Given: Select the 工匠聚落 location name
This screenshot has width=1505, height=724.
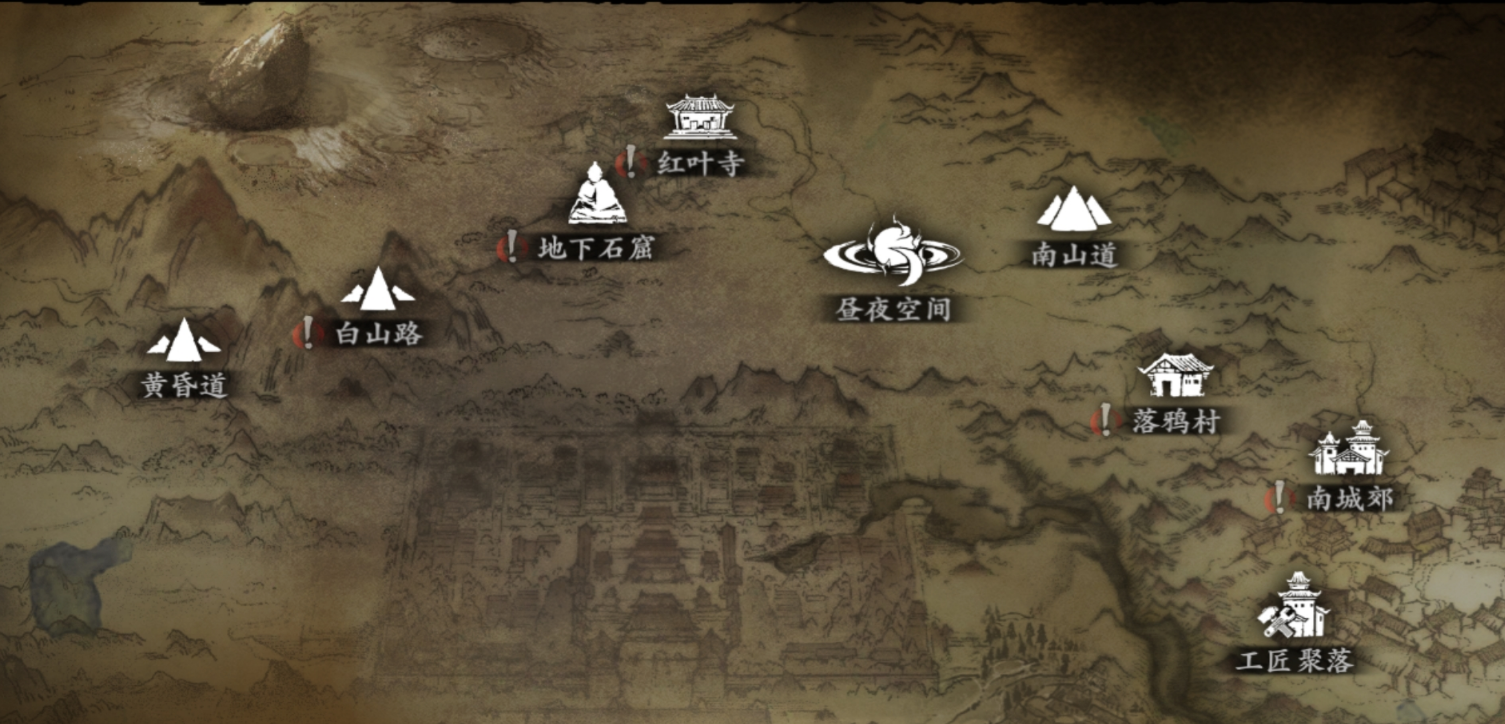Looking at the screenshot, I should coord(1295,661).
